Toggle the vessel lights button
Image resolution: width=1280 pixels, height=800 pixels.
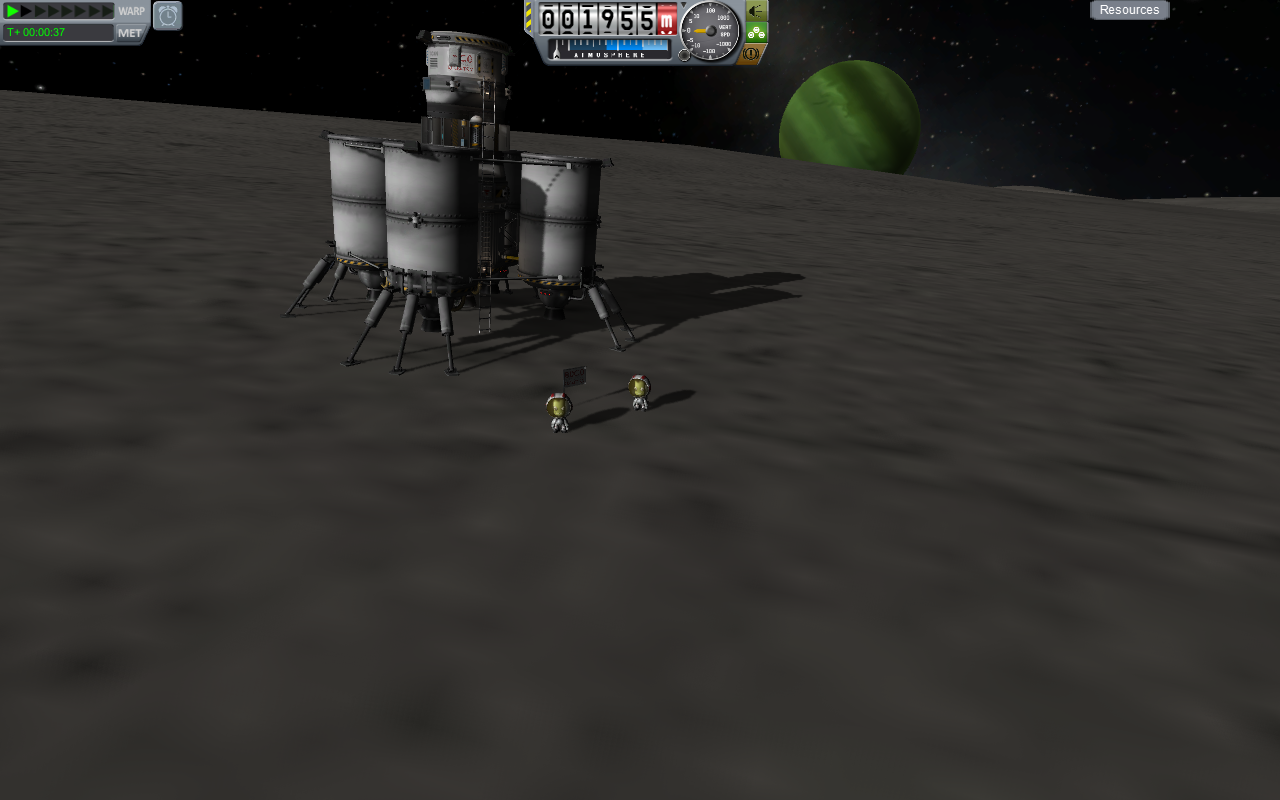point(756,10)
